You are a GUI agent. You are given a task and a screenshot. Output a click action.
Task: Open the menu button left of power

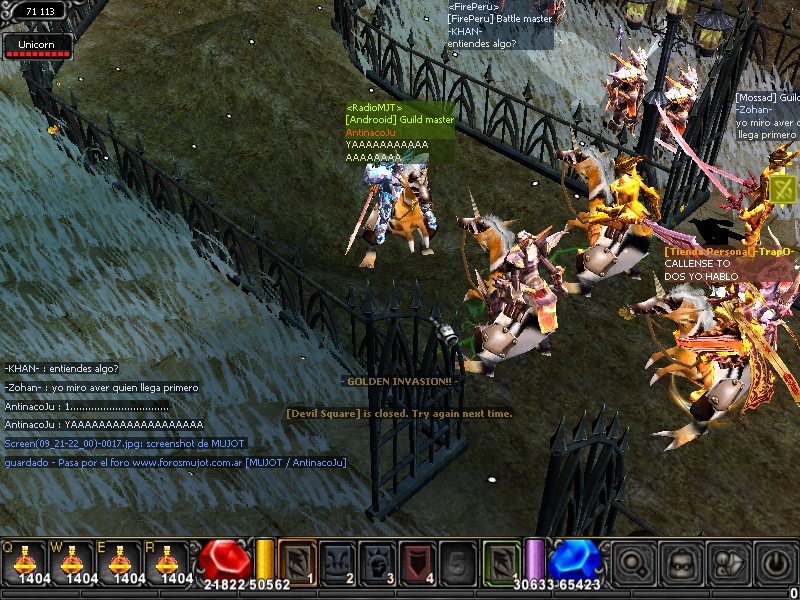click(x=728, y=563)
